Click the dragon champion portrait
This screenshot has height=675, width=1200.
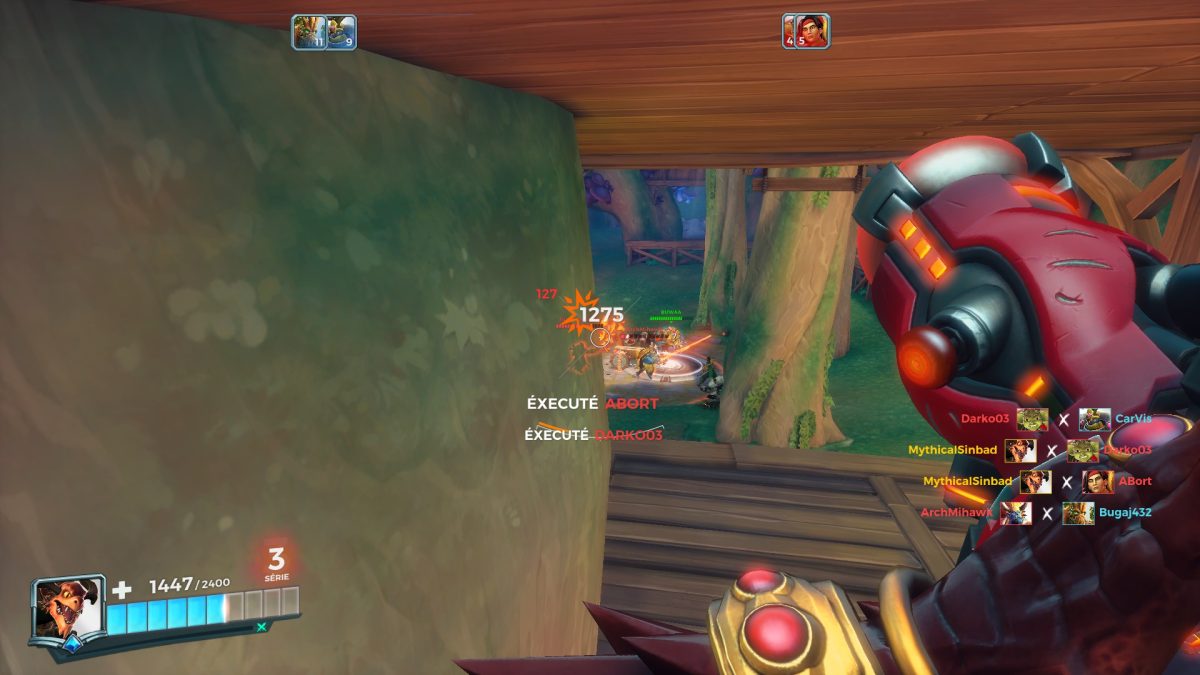pos(67,609)
